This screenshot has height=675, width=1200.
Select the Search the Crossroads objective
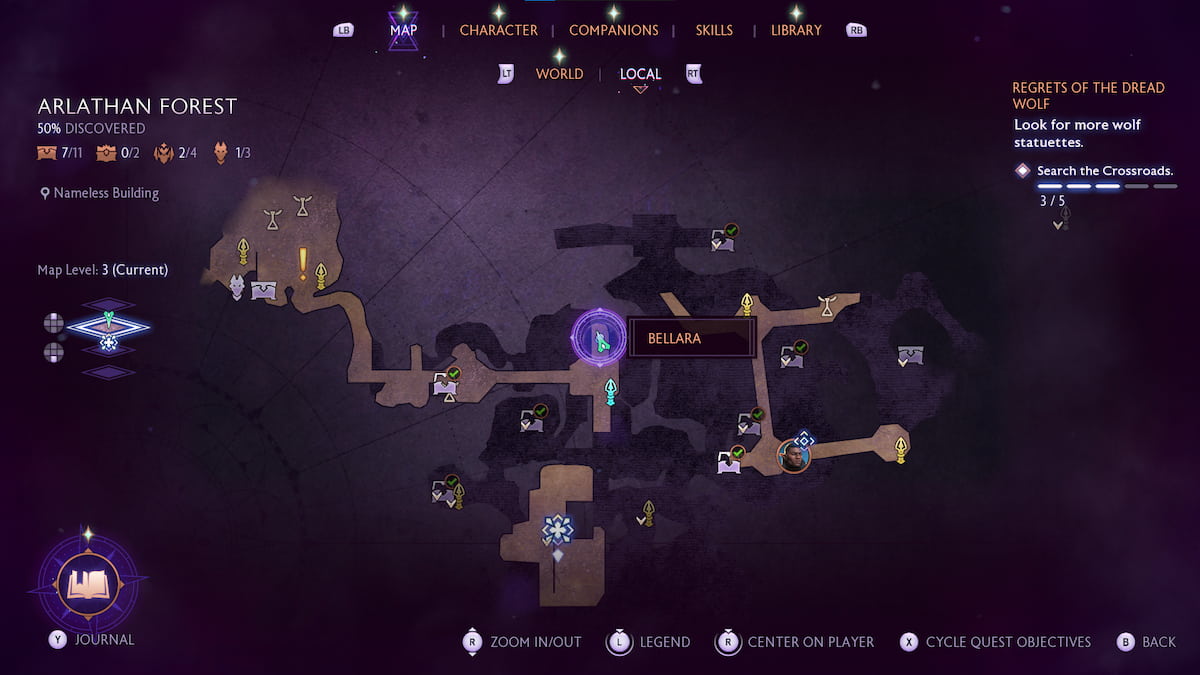[1104, 171]
